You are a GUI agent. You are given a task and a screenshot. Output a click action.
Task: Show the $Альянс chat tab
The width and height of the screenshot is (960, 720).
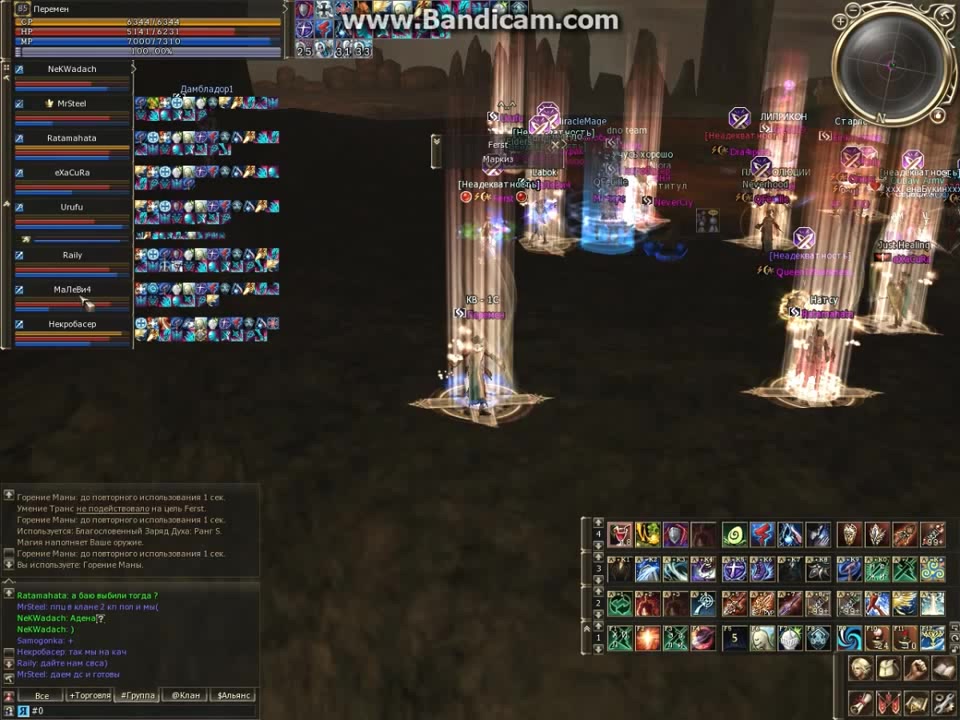(232, 695)
